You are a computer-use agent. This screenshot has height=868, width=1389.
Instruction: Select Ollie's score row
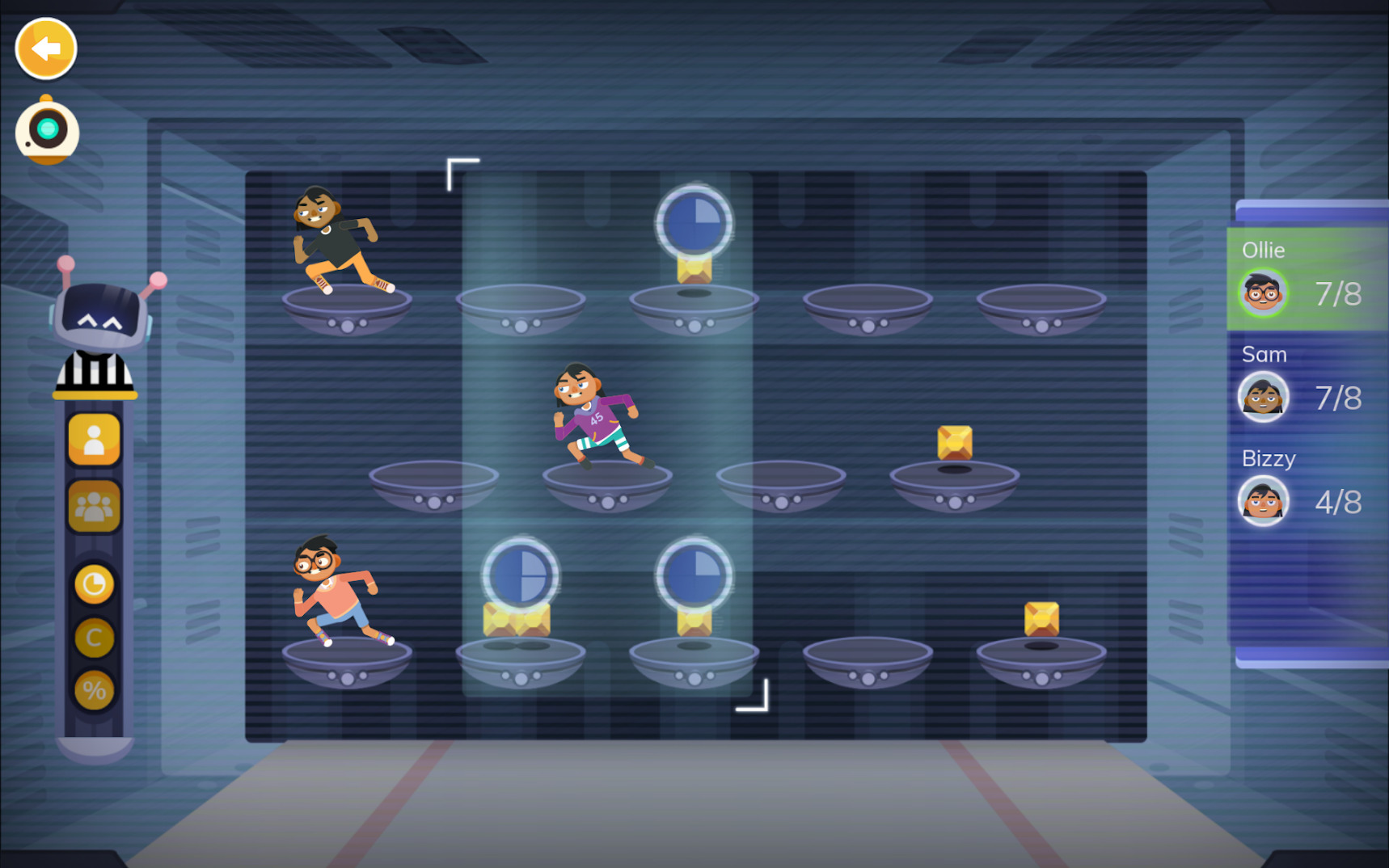1307,280
